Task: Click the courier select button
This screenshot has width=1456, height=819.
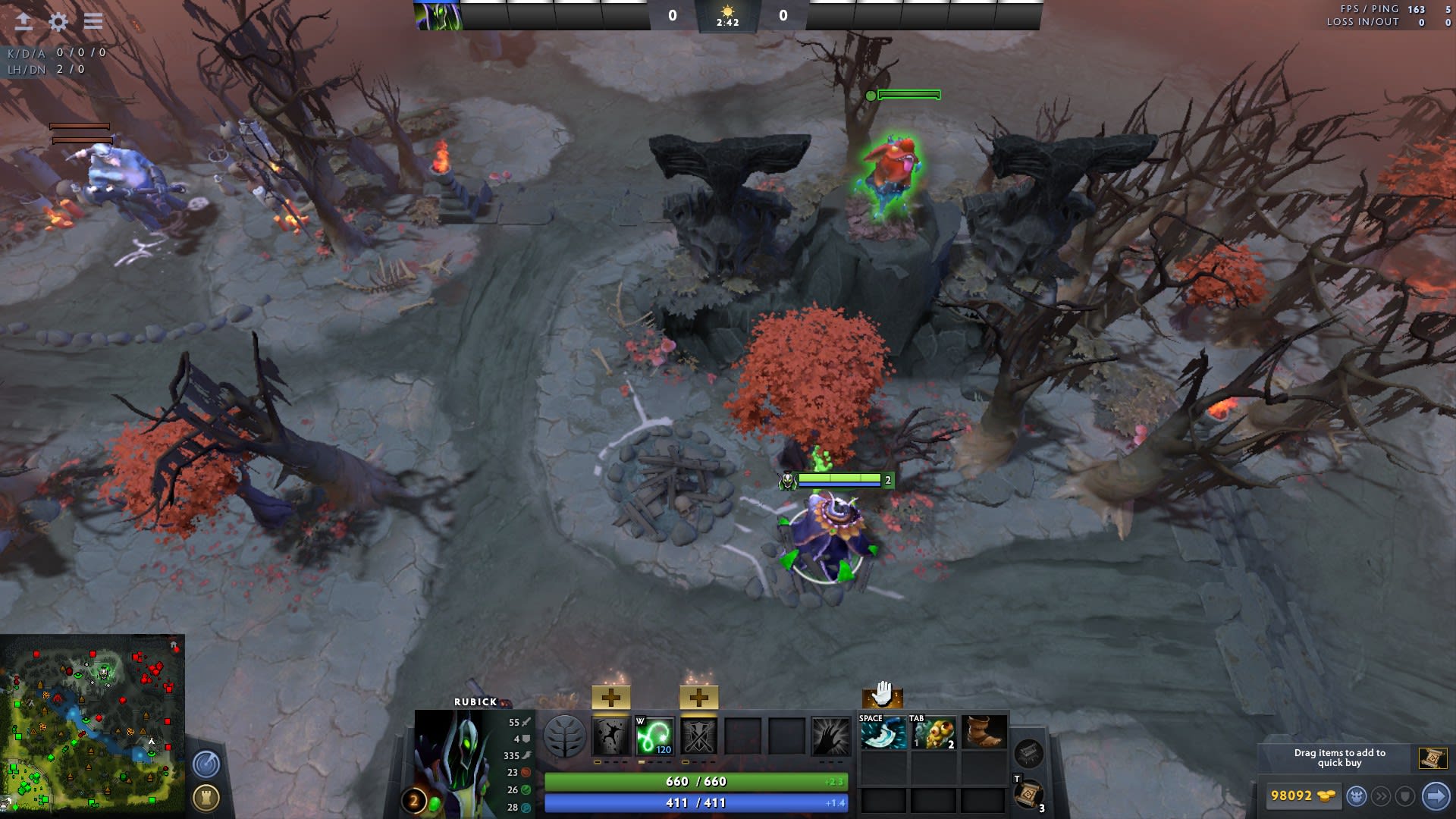Action: click(1357, 796)
